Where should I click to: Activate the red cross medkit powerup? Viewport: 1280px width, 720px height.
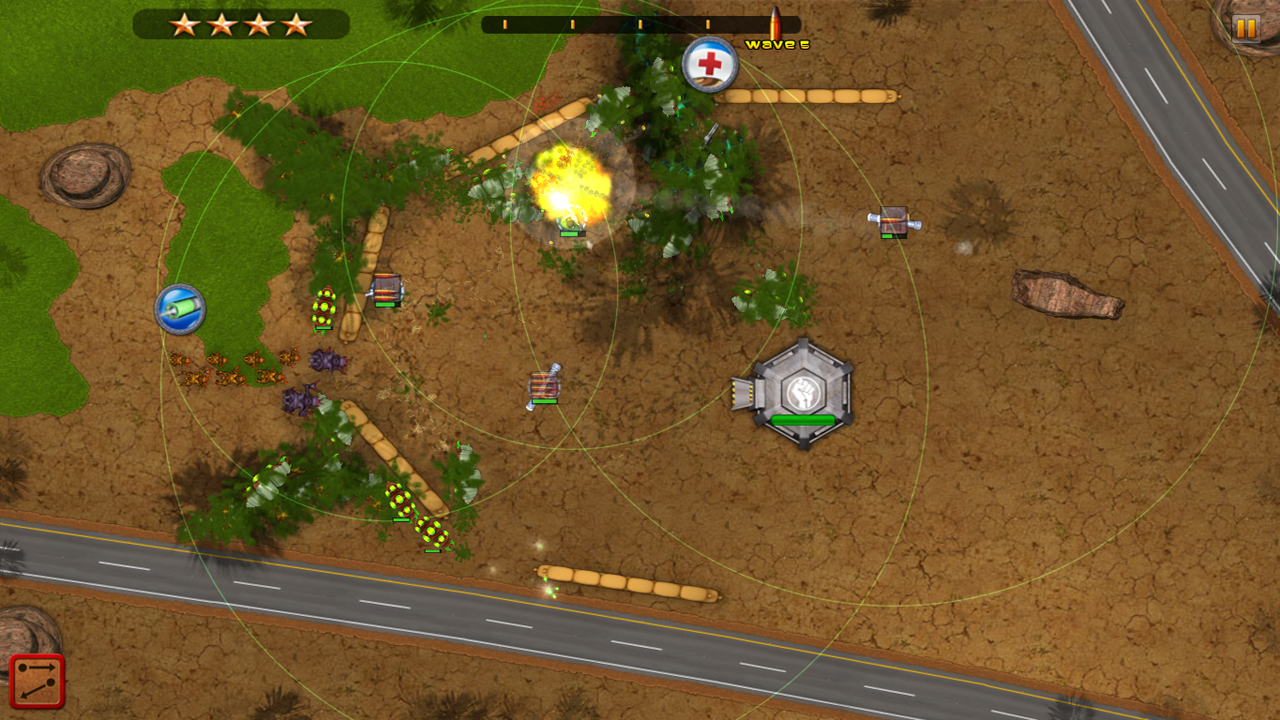[x=710, y=65]
